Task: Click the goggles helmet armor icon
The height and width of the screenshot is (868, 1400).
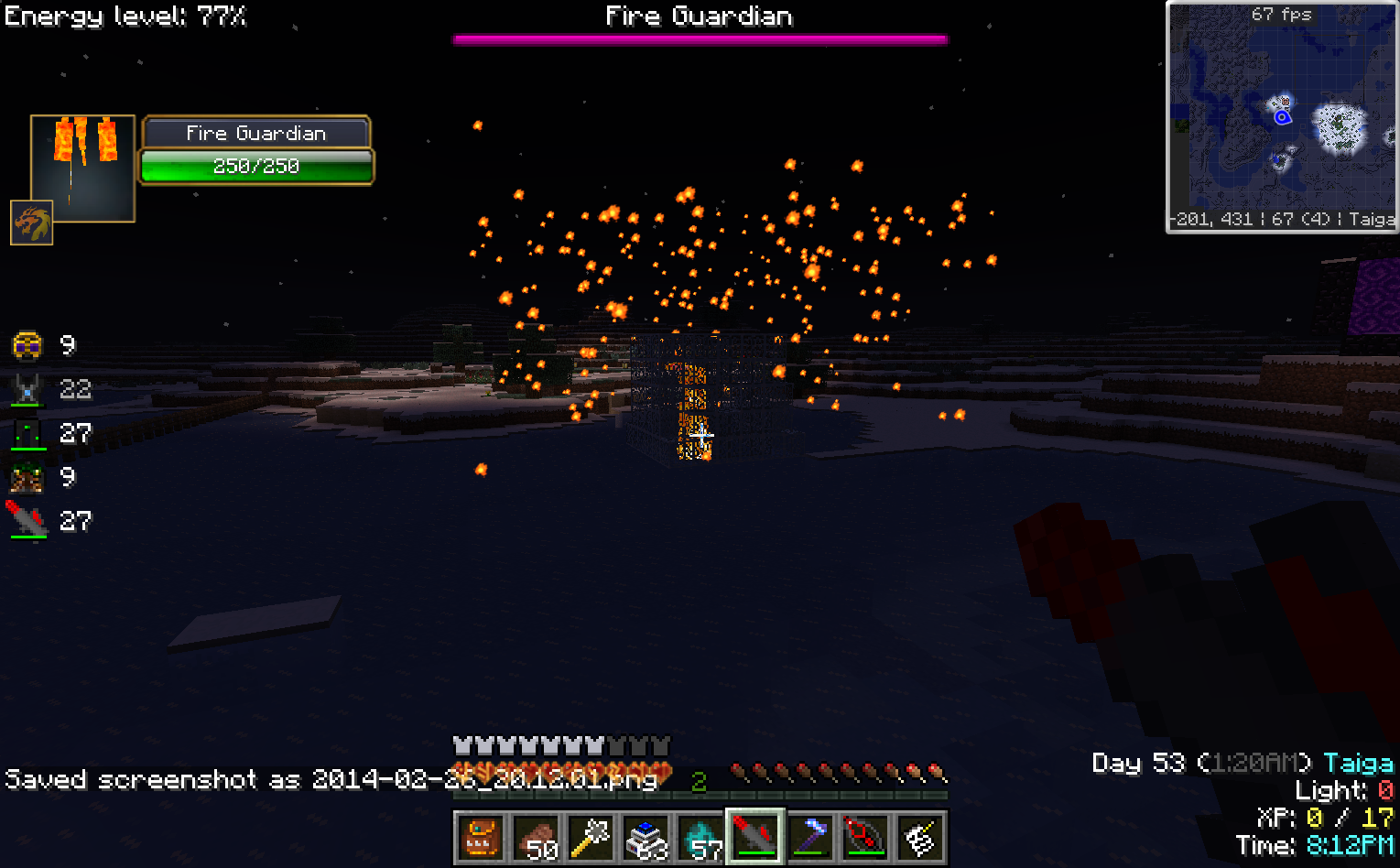Action: pos(27,345)
